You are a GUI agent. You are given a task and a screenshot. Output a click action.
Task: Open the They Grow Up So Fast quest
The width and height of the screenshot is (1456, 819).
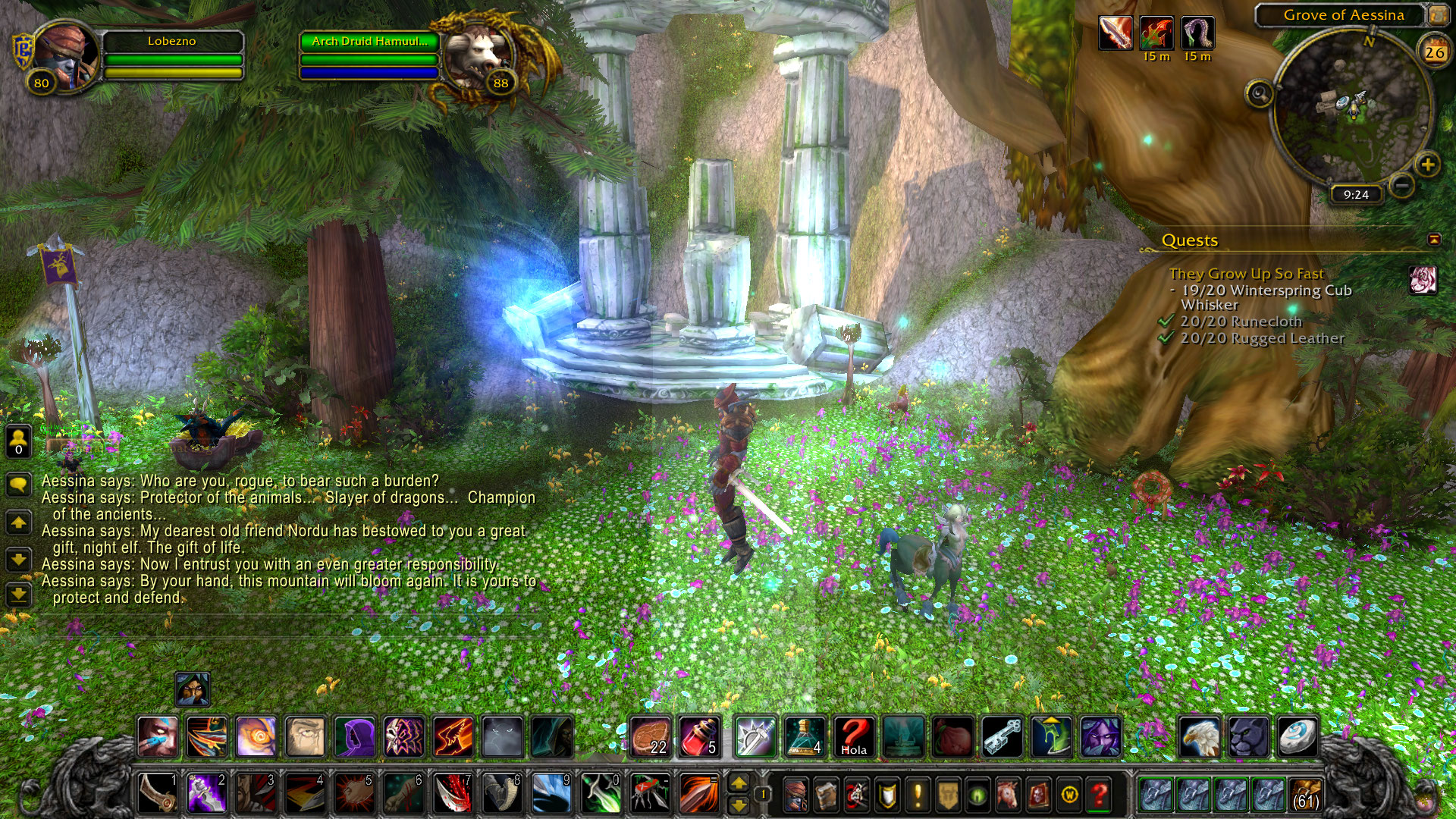1246,274
